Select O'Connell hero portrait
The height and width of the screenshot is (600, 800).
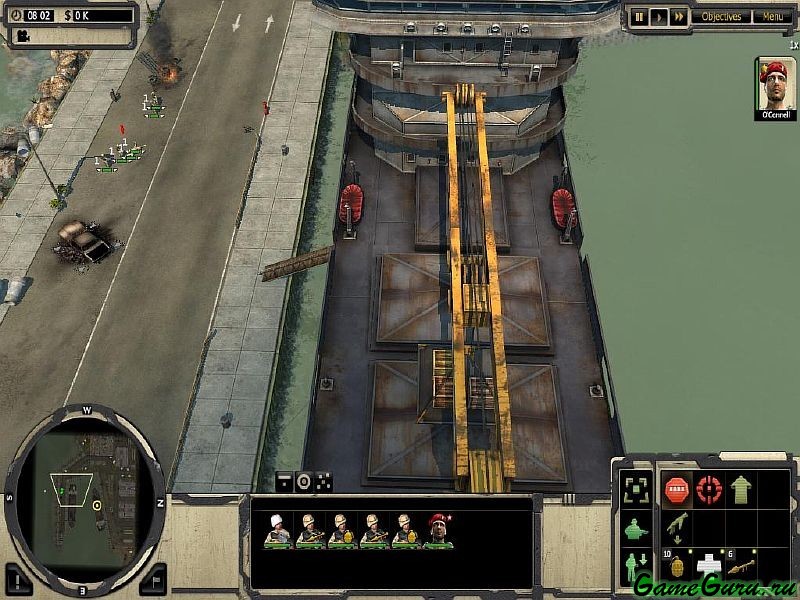(775, 87)
